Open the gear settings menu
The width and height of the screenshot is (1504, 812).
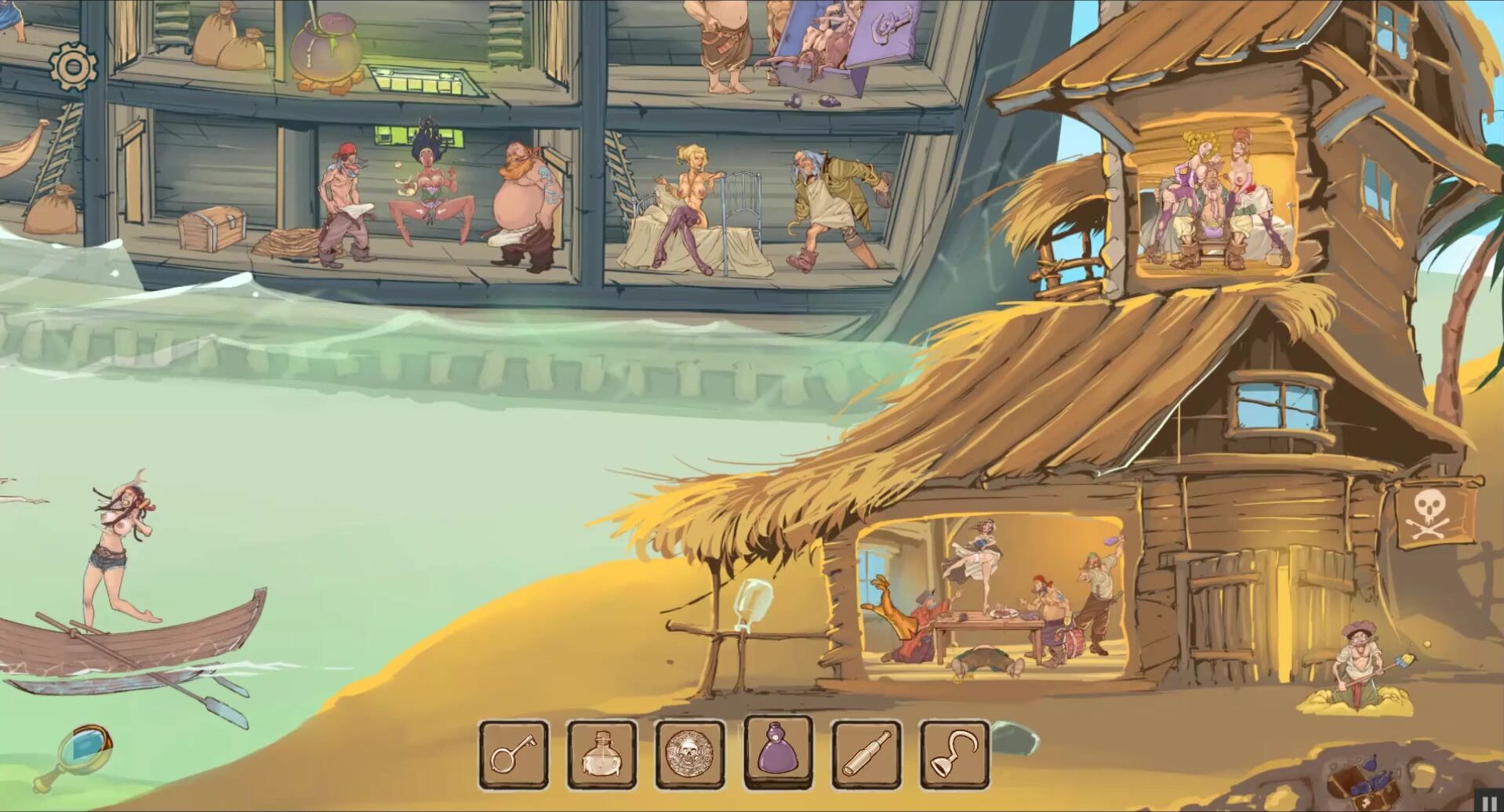tap(73, 67)
